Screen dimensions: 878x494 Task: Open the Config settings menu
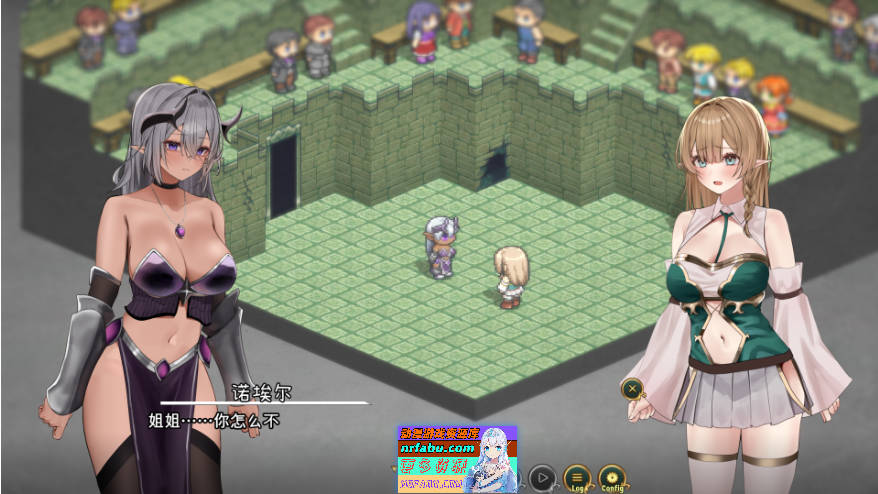click(x=611, y=479)
